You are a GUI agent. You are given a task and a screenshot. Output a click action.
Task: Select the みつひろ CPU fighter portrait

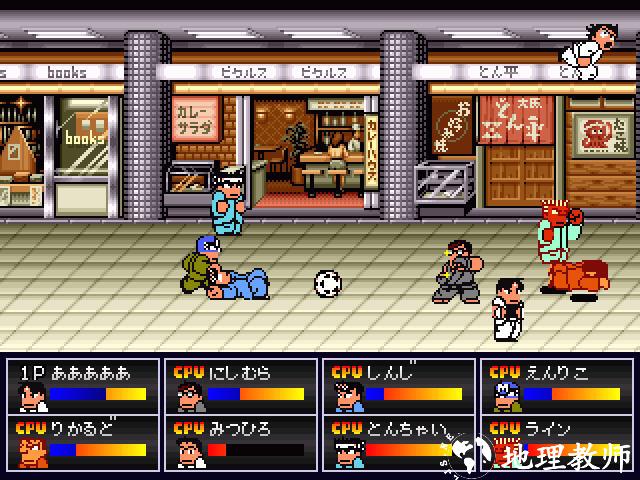point(189,451)
